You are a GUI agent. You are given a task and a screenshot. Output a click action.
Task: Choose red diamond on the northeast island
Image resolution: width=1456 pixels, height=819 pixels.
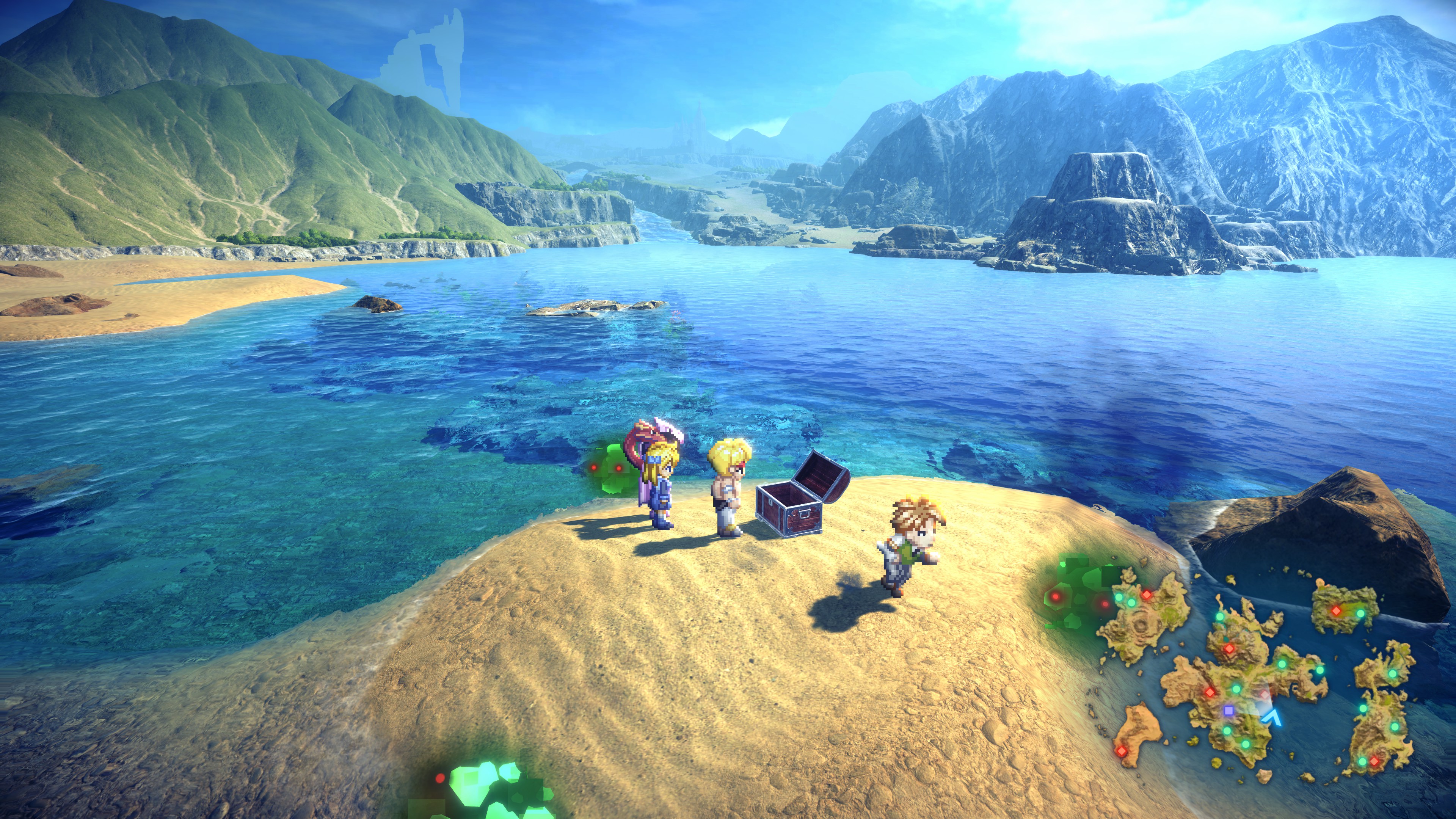coord(1336,610)
